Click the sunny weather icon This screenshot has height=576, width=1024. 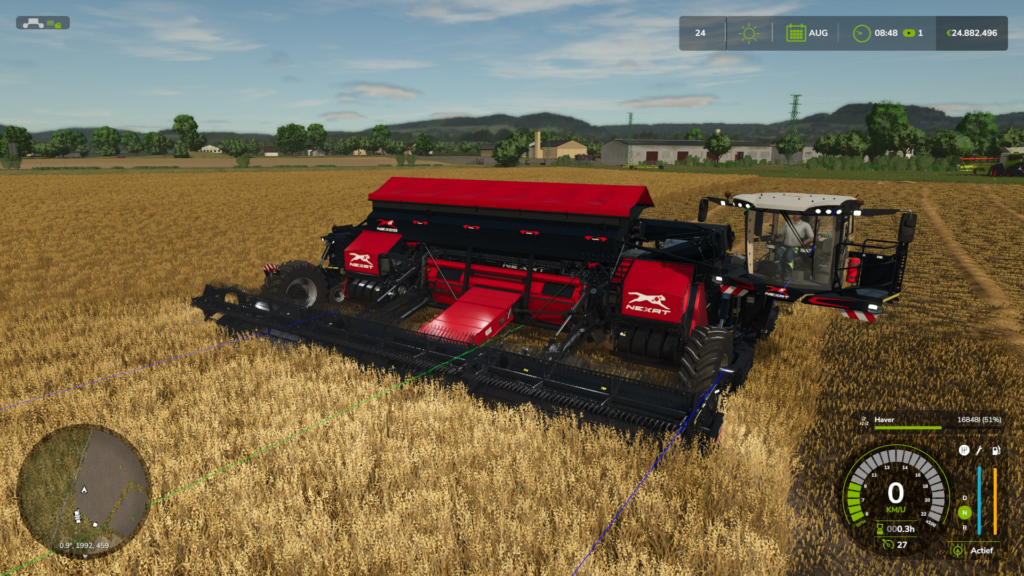(x=748, y=33)
